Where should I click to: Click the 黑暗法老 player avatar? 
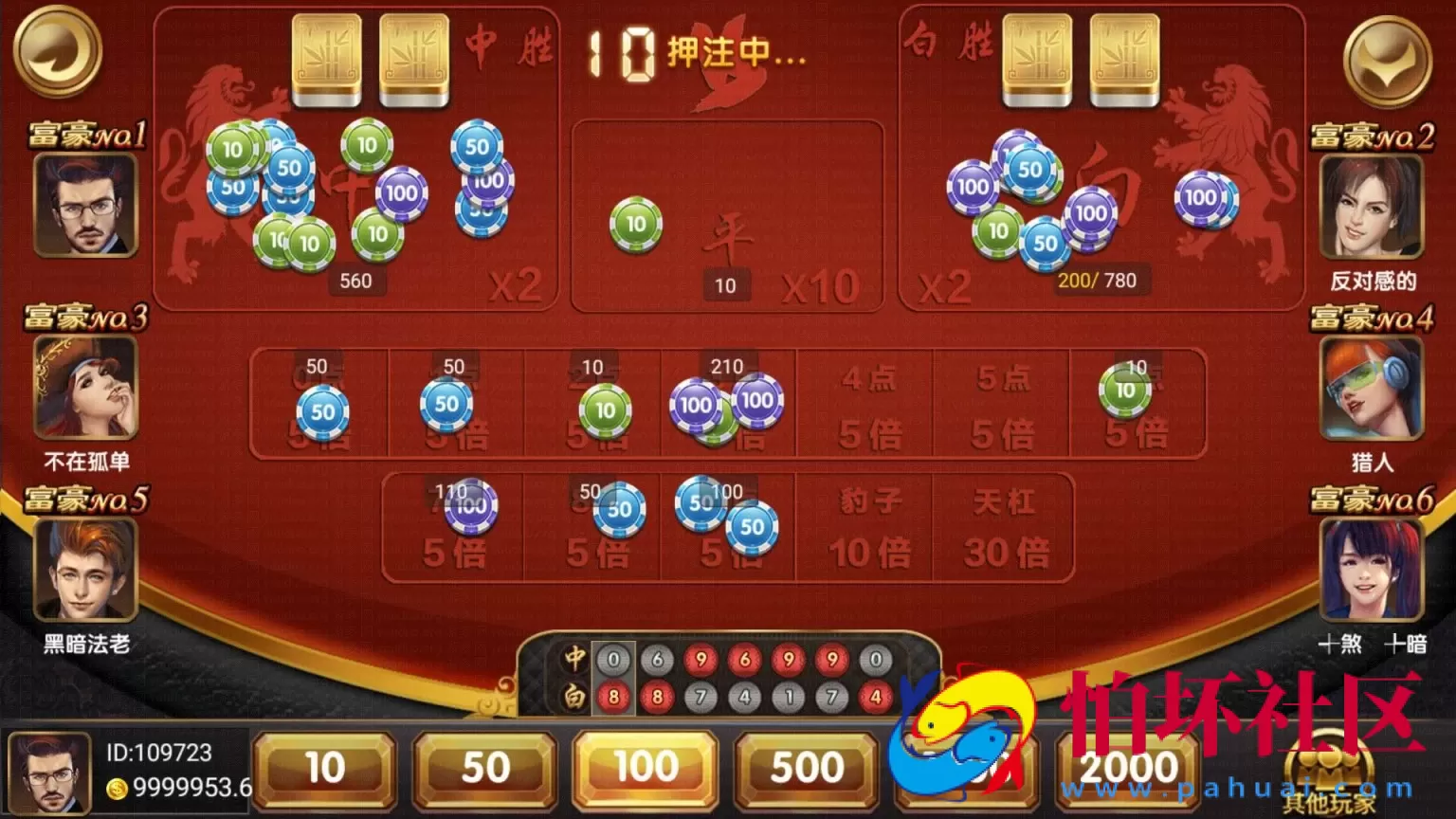83,569
